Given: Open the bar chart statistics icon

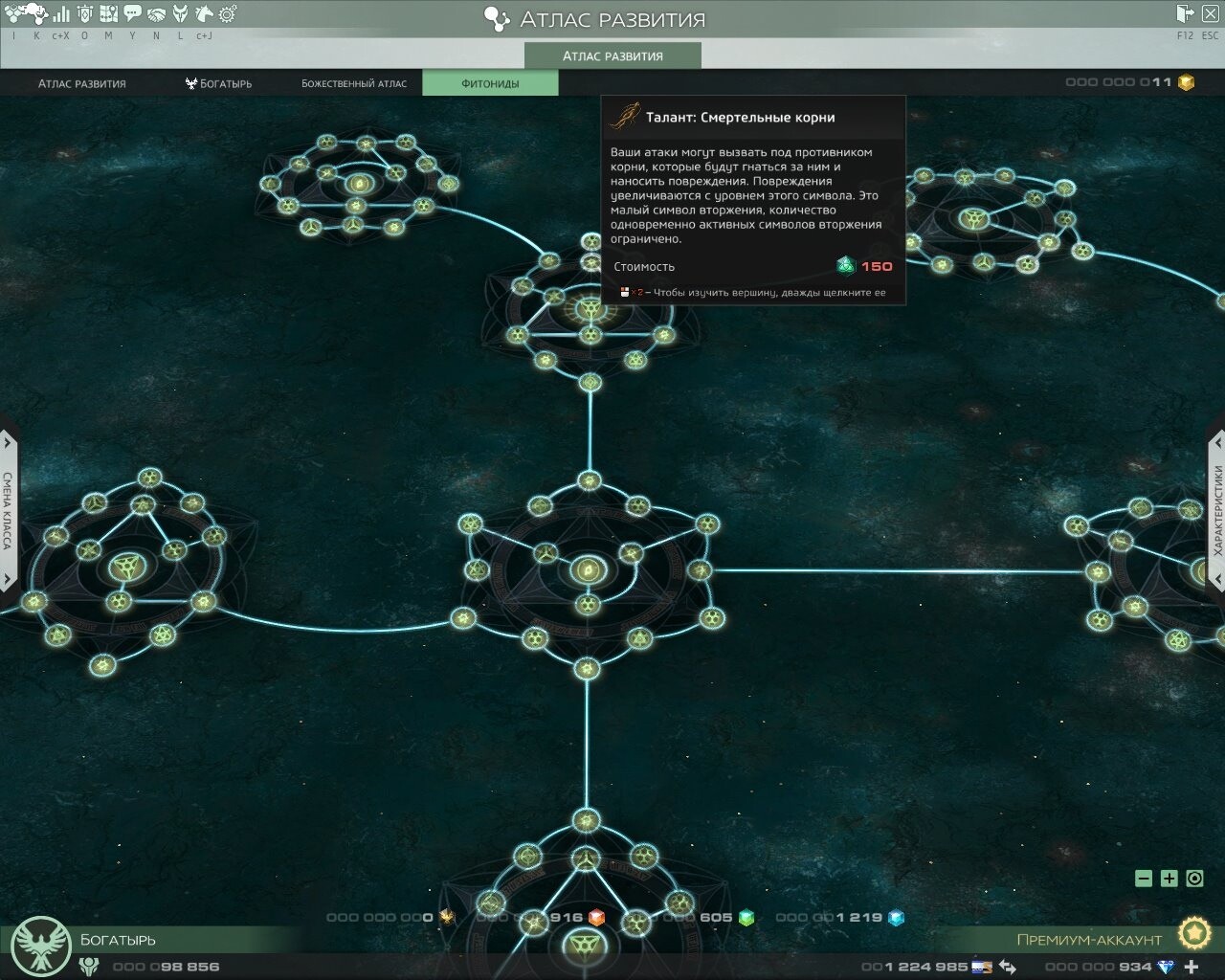Looking at the screenshot, I should click(x=61, y=14).
